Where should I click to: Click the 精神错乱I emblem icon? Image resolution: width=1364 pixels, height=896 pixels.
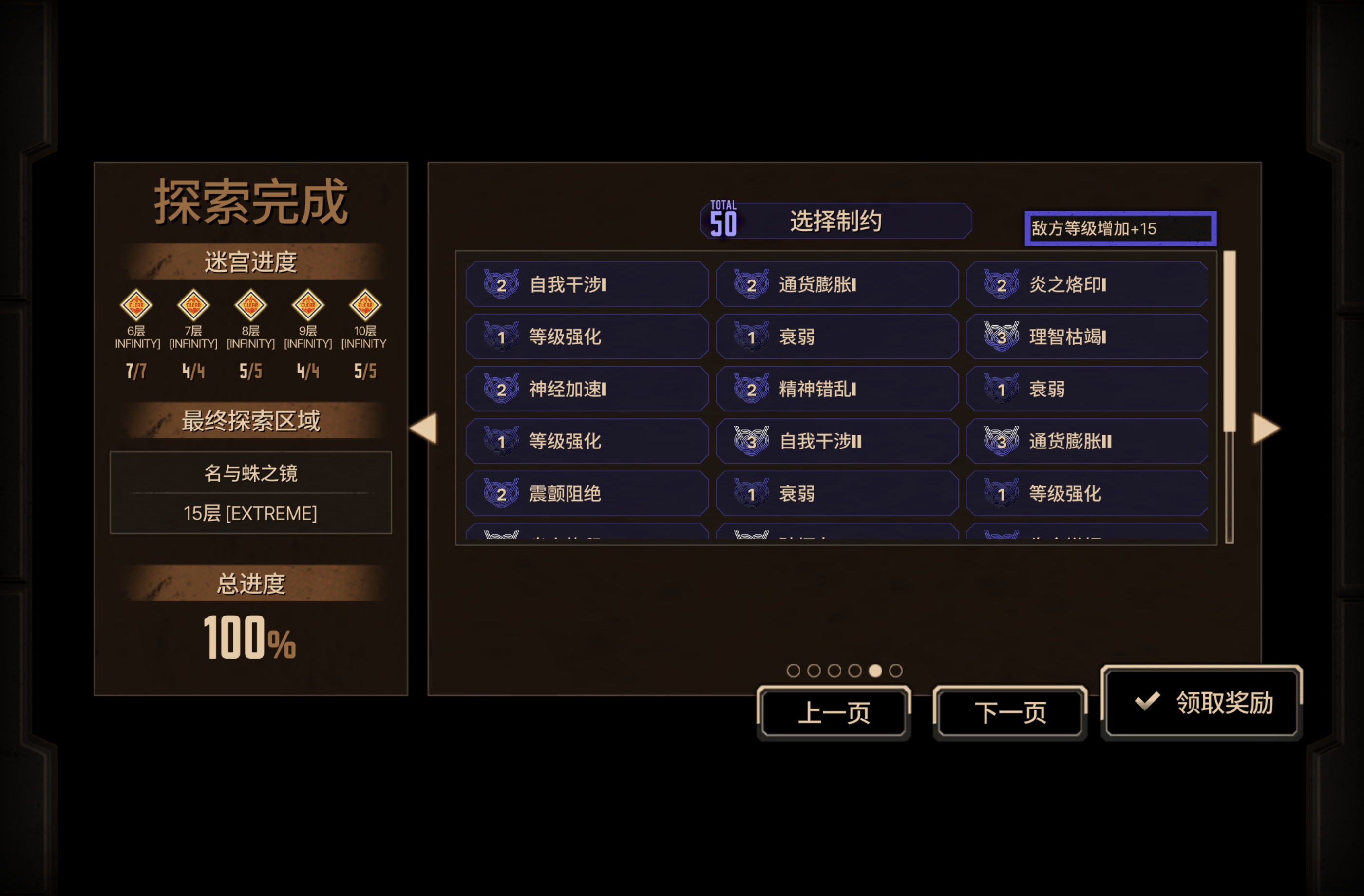(752, 389)
